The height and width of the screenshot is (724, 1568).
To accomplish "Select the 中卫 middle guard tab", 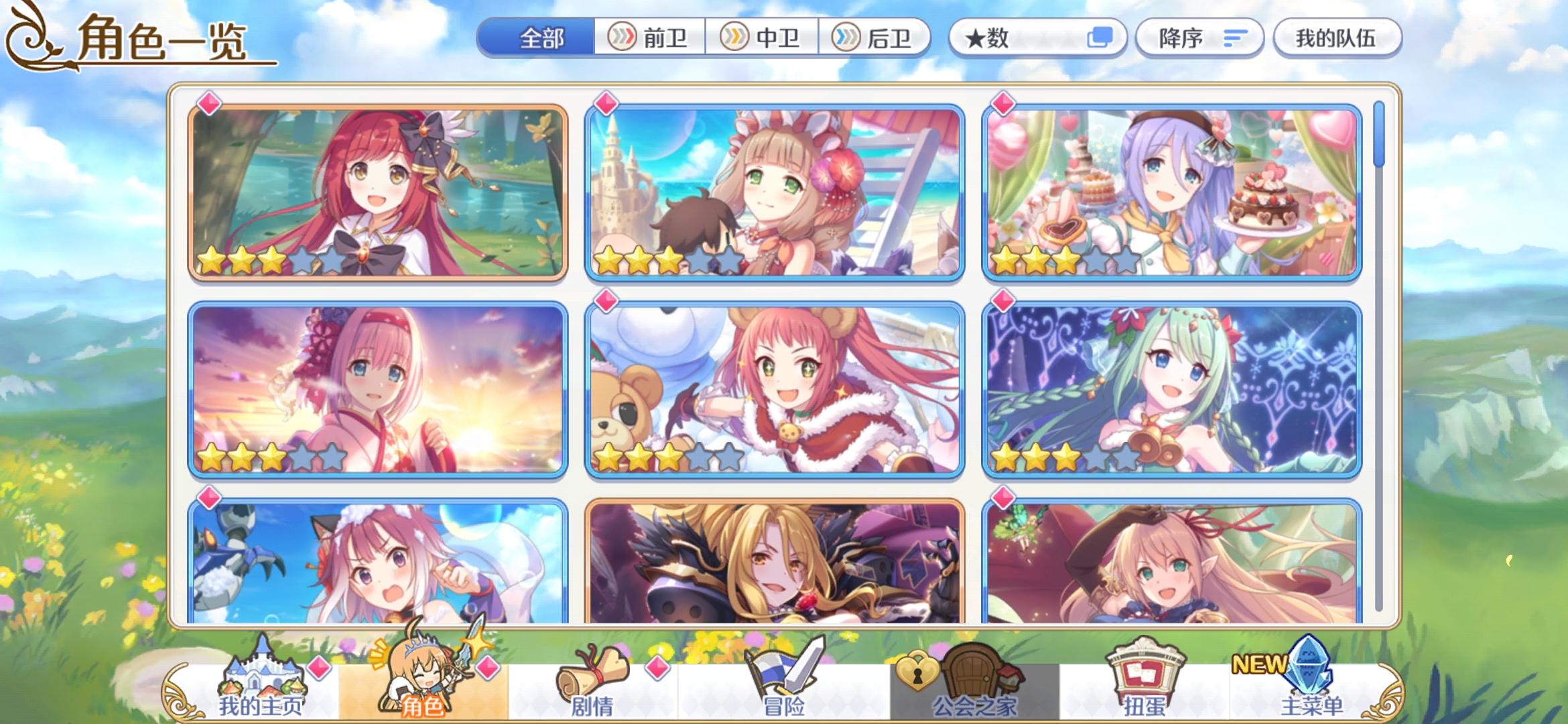I will pos(761,38).
